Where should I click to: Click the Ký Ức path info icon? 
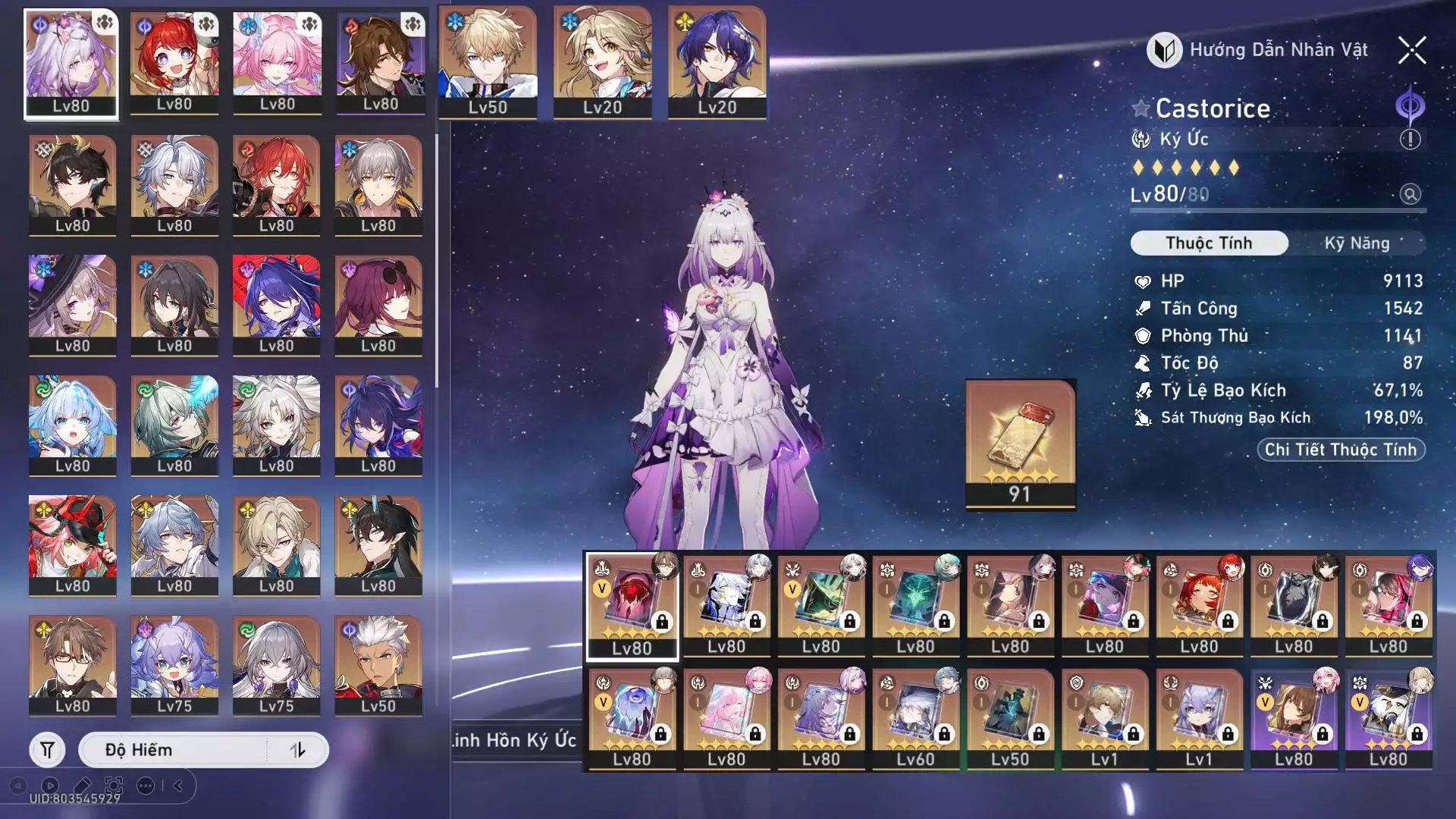[1410, 140]
